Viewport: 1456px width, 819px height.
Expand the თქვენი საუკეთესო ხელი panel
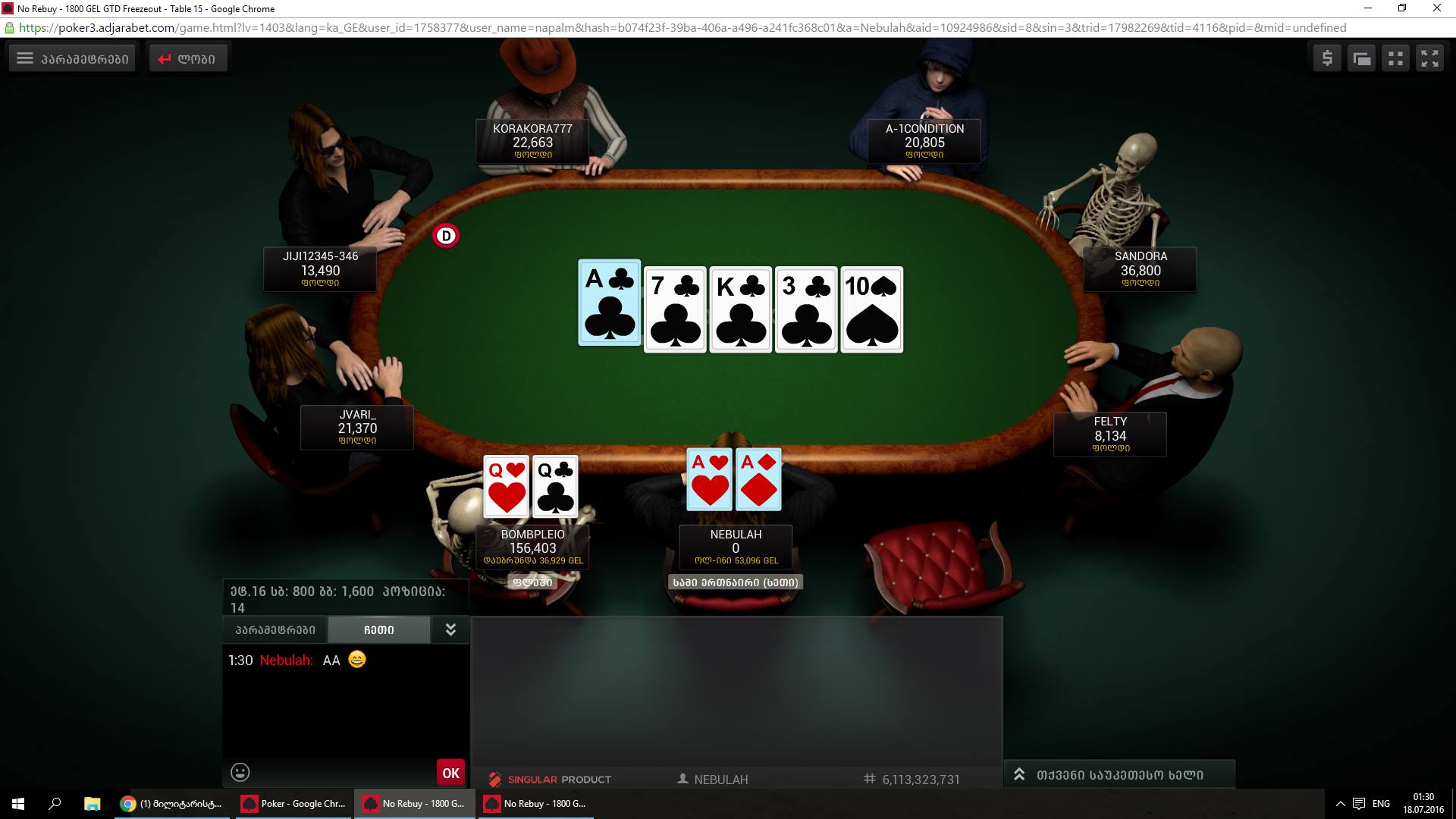click(1119, 774)
